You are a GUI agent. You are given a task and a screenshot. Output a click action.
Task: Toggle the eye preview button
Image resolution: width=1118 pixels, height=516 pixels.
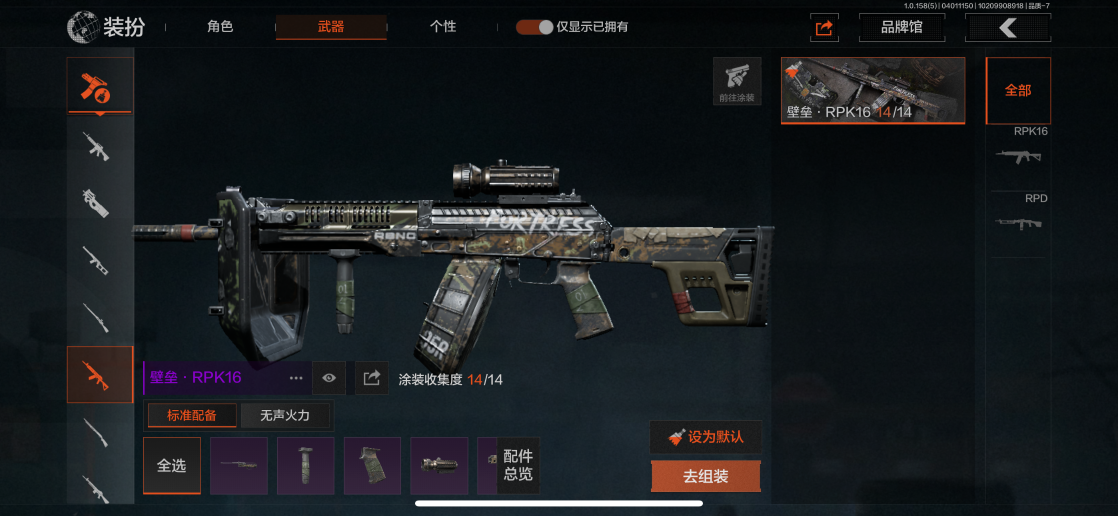point(329,378)
